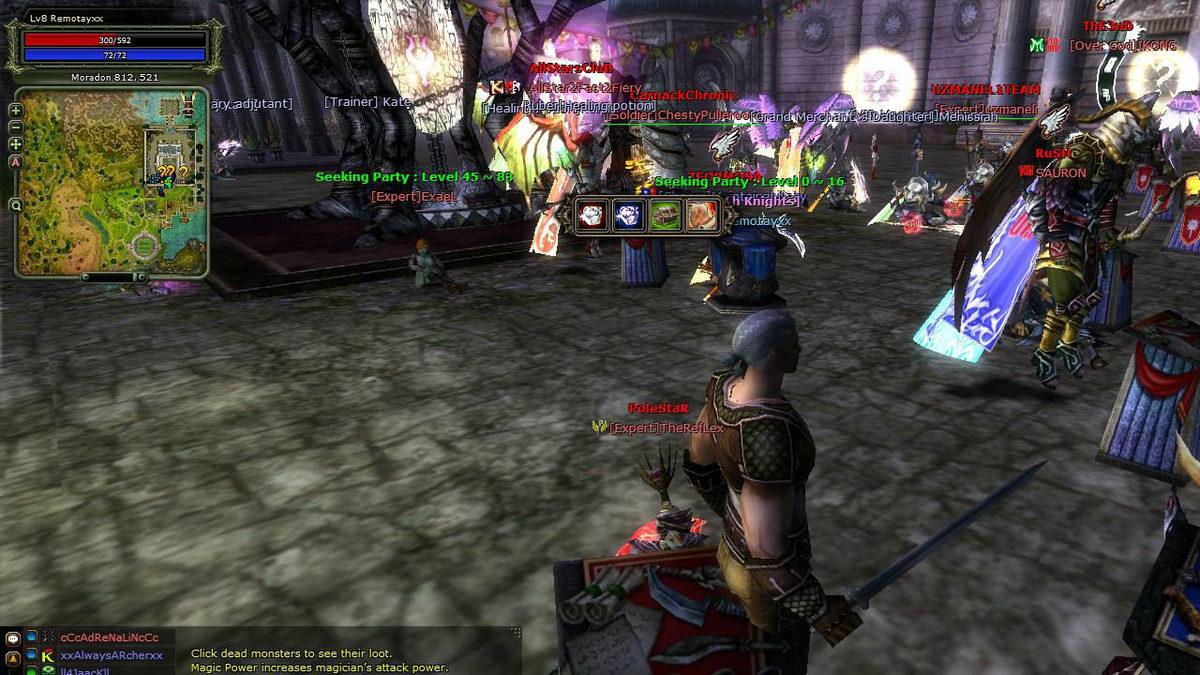Click the speech bubble chat button
The height and width of the screenshot is (675, 1200).
(x=13, y=638)
